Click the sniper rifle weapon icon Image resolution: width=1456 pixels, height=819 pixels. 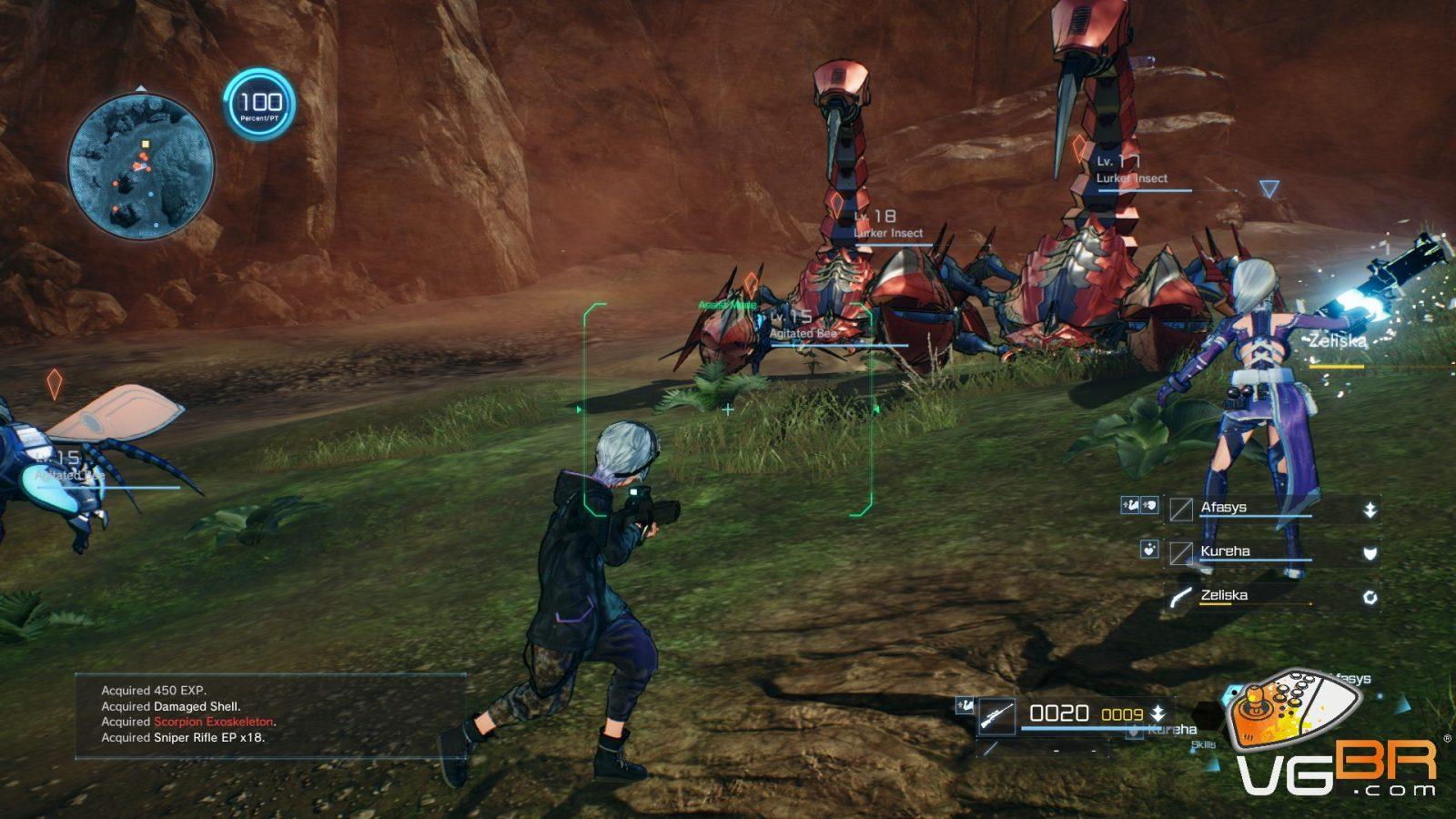(996, 716)
